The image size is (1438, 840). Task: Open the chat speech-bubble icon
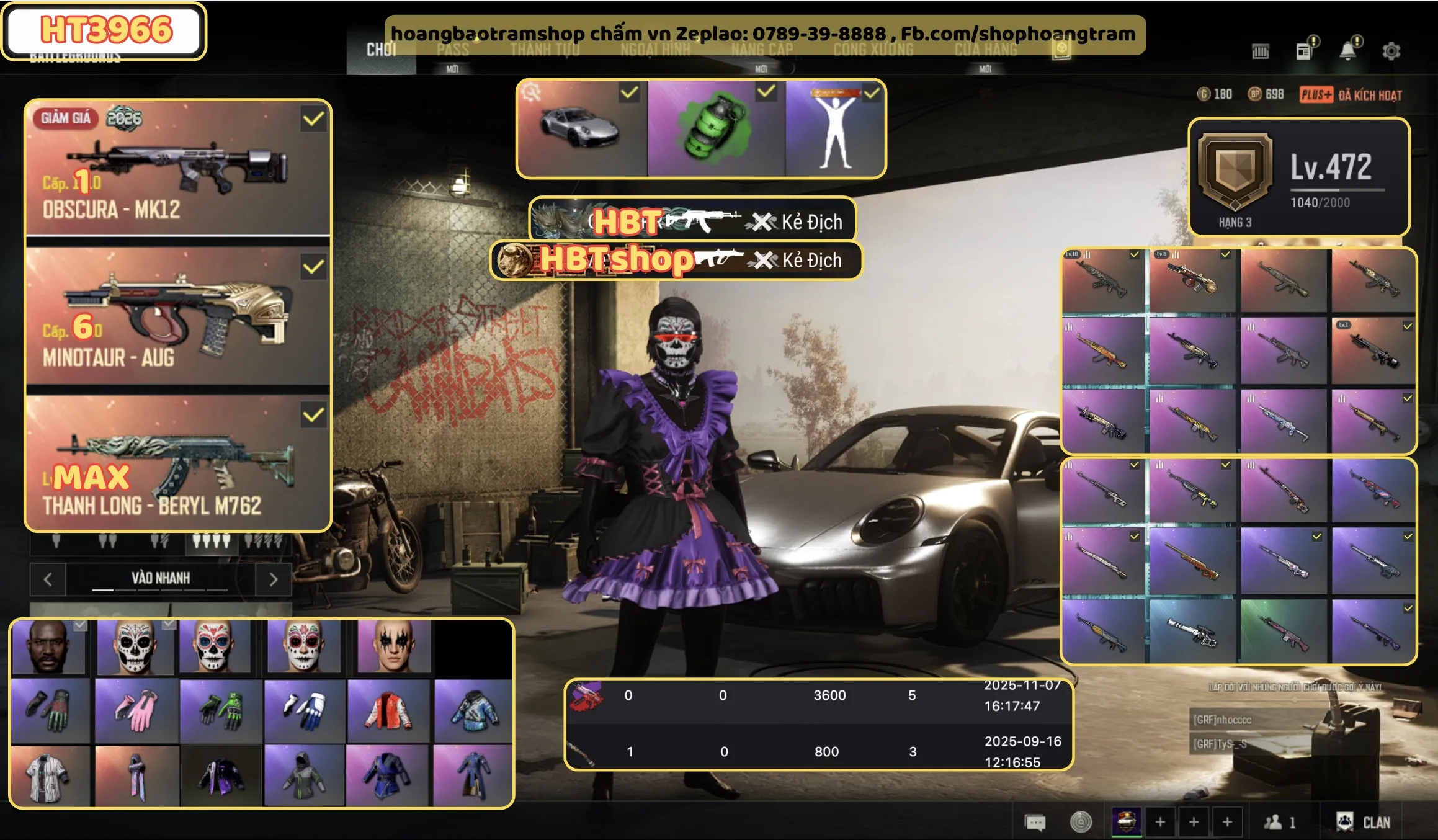[x=1035, y=823]
